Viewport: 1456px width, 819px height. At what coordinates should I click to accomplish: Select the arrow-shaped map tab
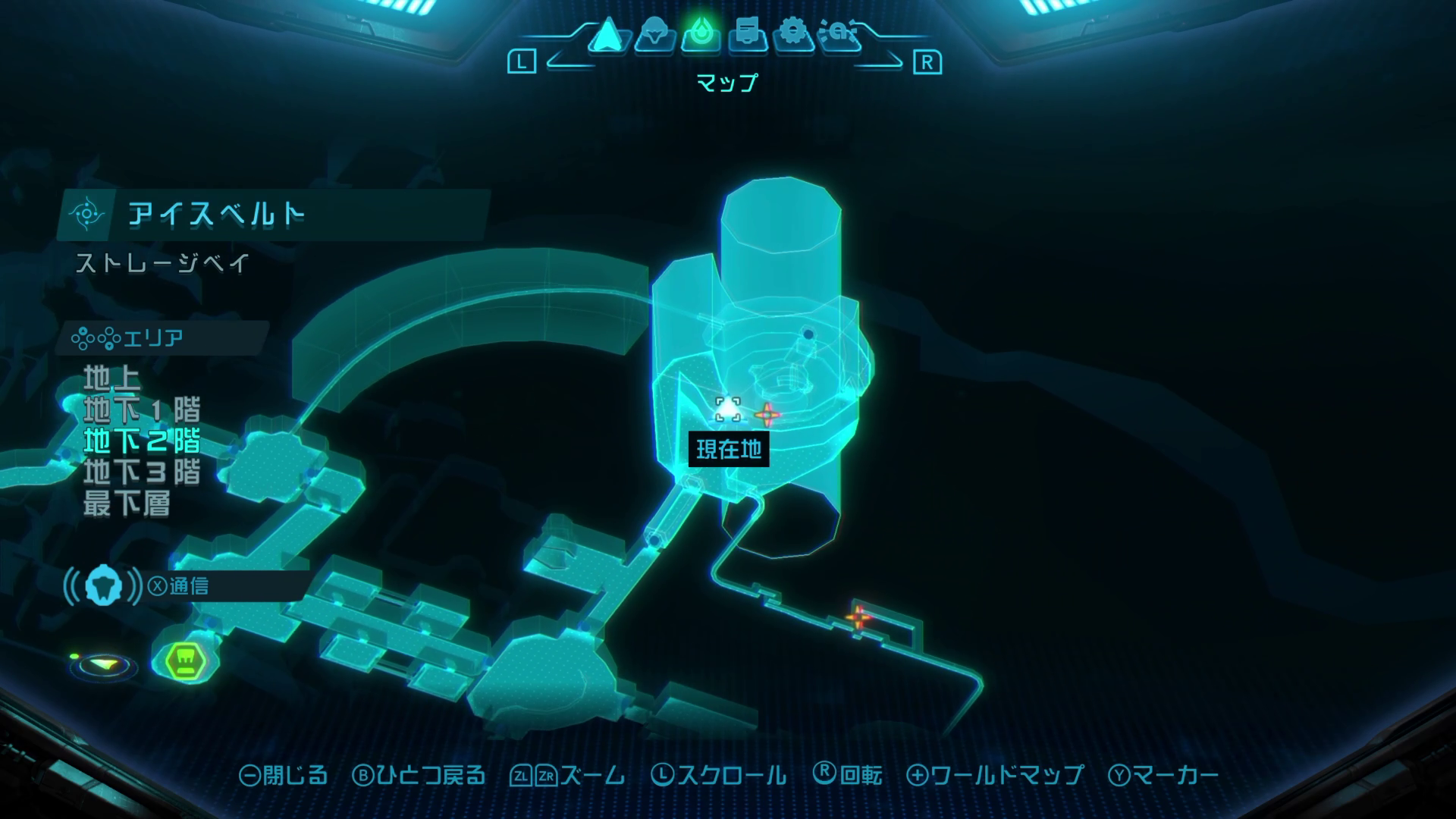point(606,35)
